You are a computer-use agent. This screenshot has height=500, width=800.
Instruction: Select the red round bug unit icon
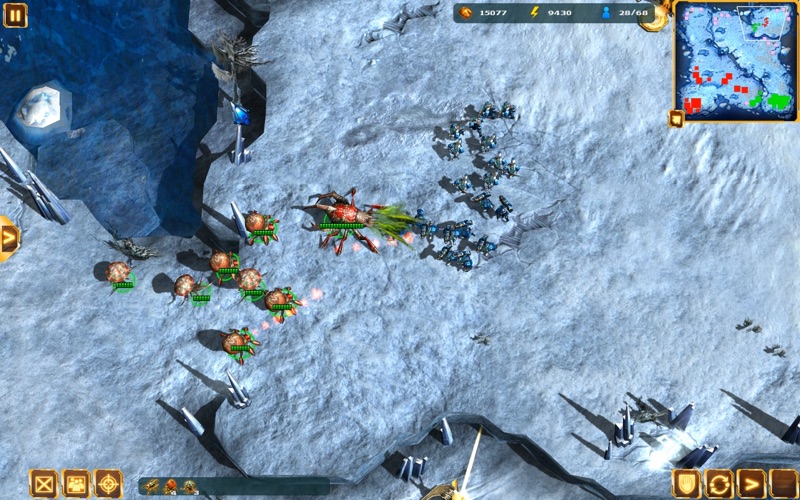pos(171,487)
